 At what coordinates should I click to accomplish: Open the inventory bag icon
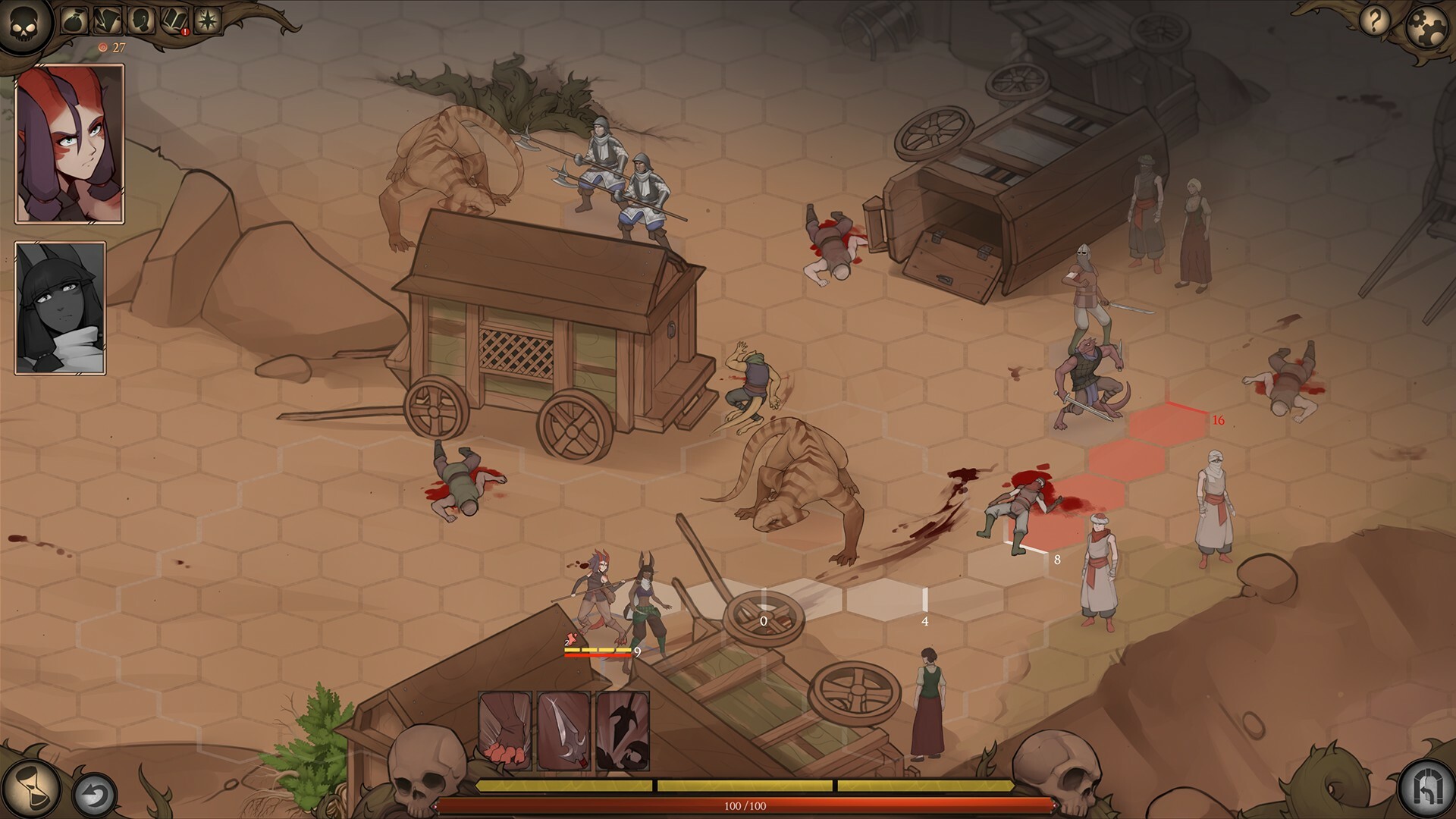click(x=73, y=20)
